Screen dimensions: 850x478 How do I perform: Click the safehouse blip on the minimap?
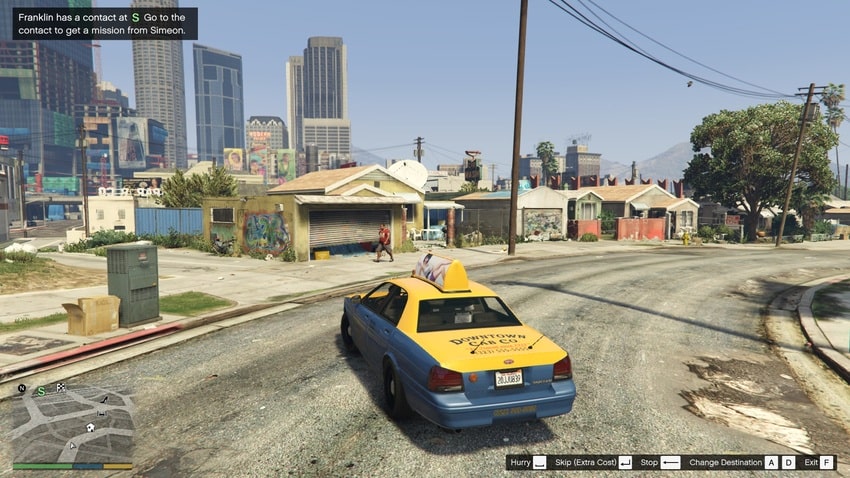pos(90,427)
